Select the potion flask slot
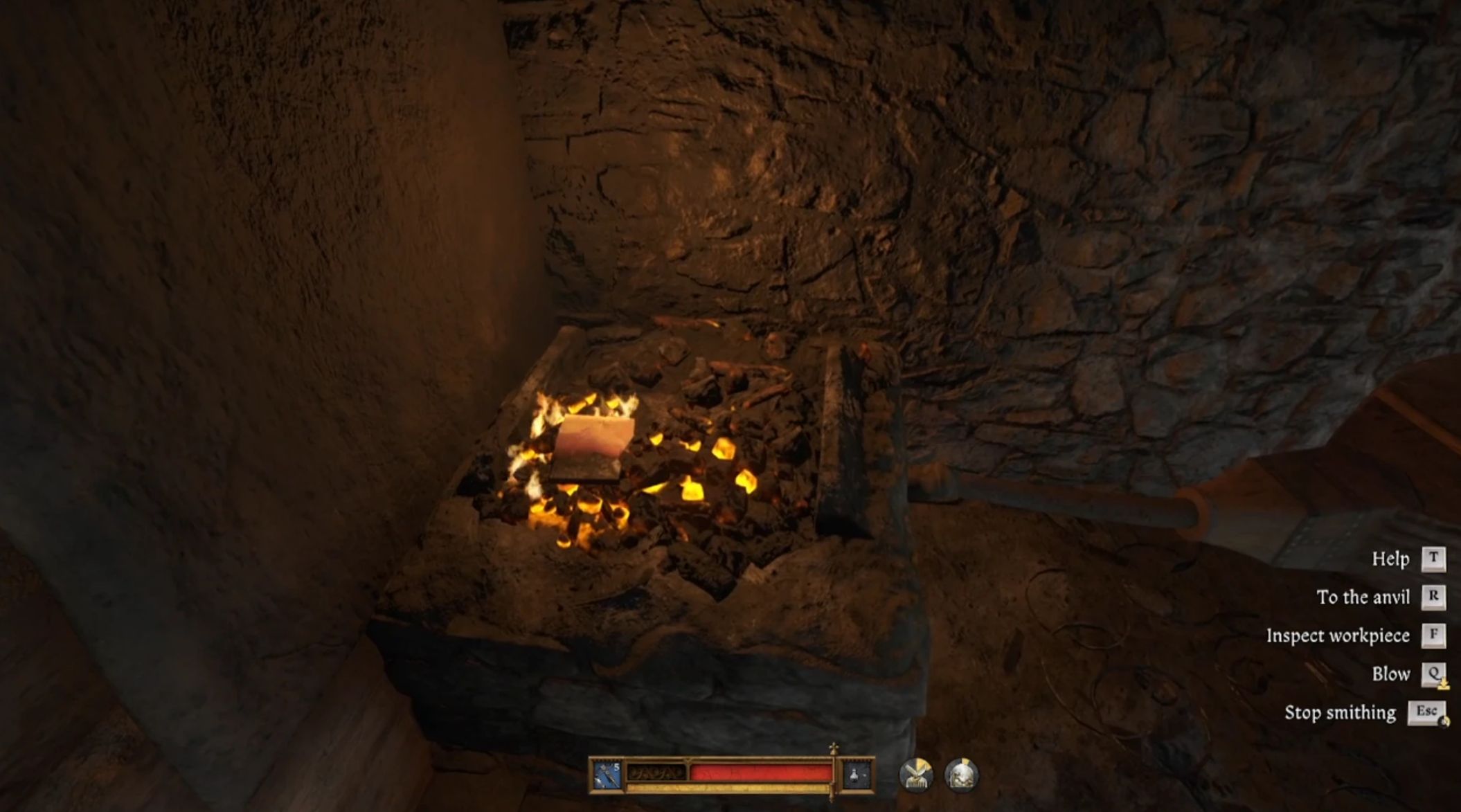1461x812 pixels. tap(857, 775)
